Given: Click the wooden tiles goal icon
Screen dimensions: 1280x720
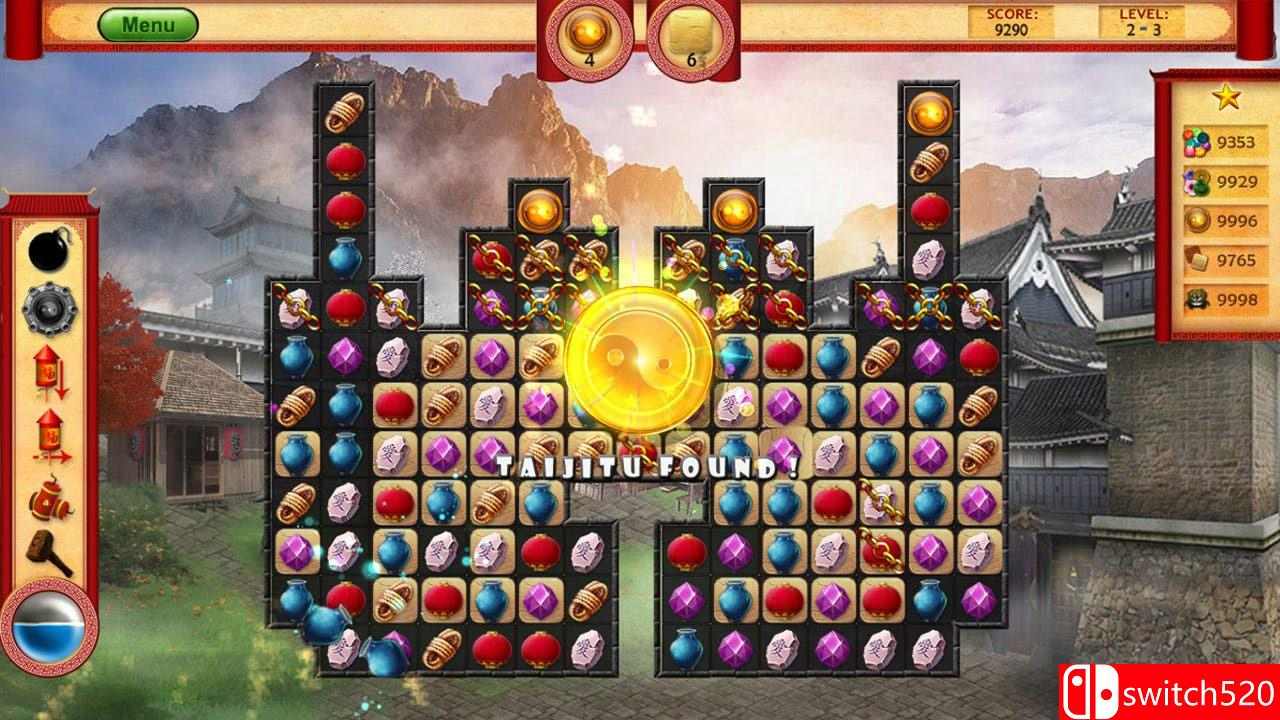Looking at the screenshot, I should pyautogui.click(x=1196, y=261).
